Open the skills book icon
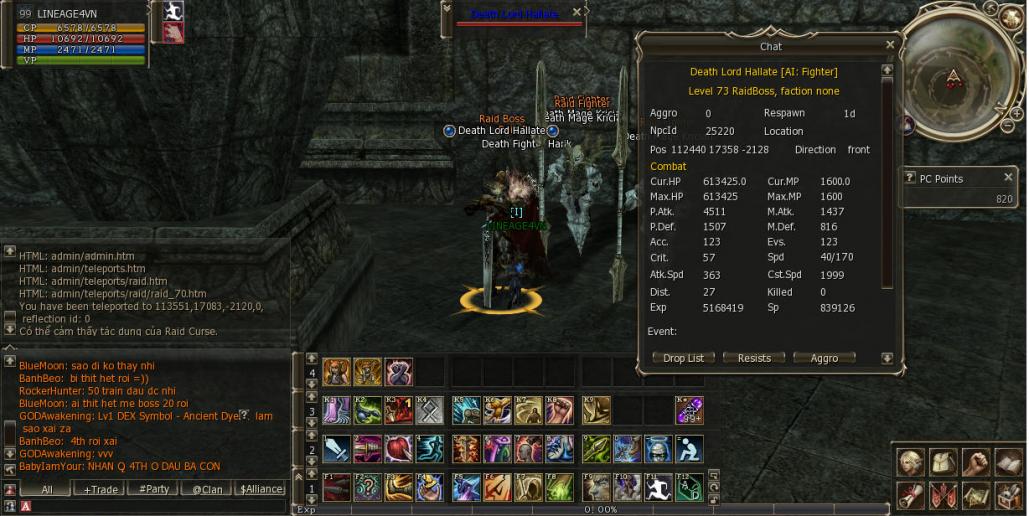The image size is (1029, 516). click(1008, 463)
